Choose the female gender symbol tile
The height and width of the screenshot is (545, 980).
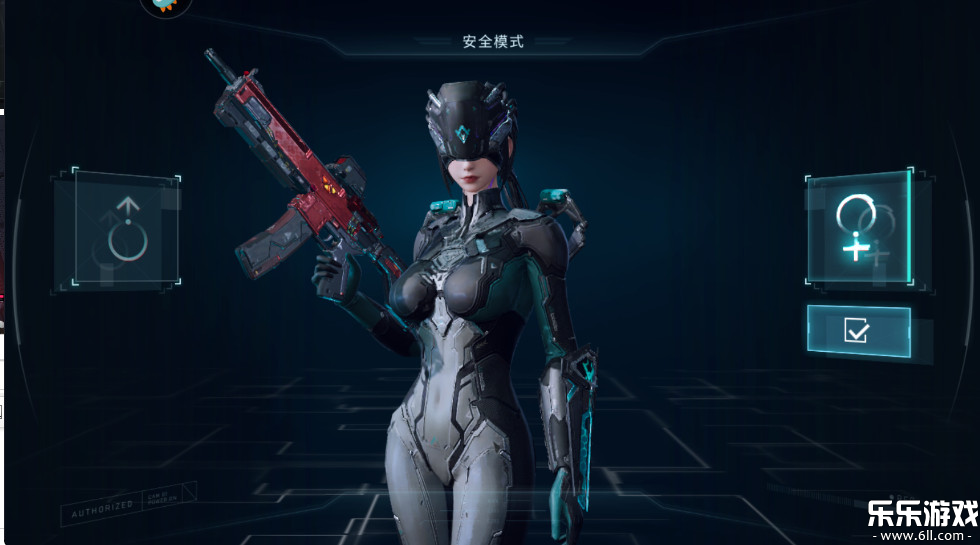tap(858, 226)
